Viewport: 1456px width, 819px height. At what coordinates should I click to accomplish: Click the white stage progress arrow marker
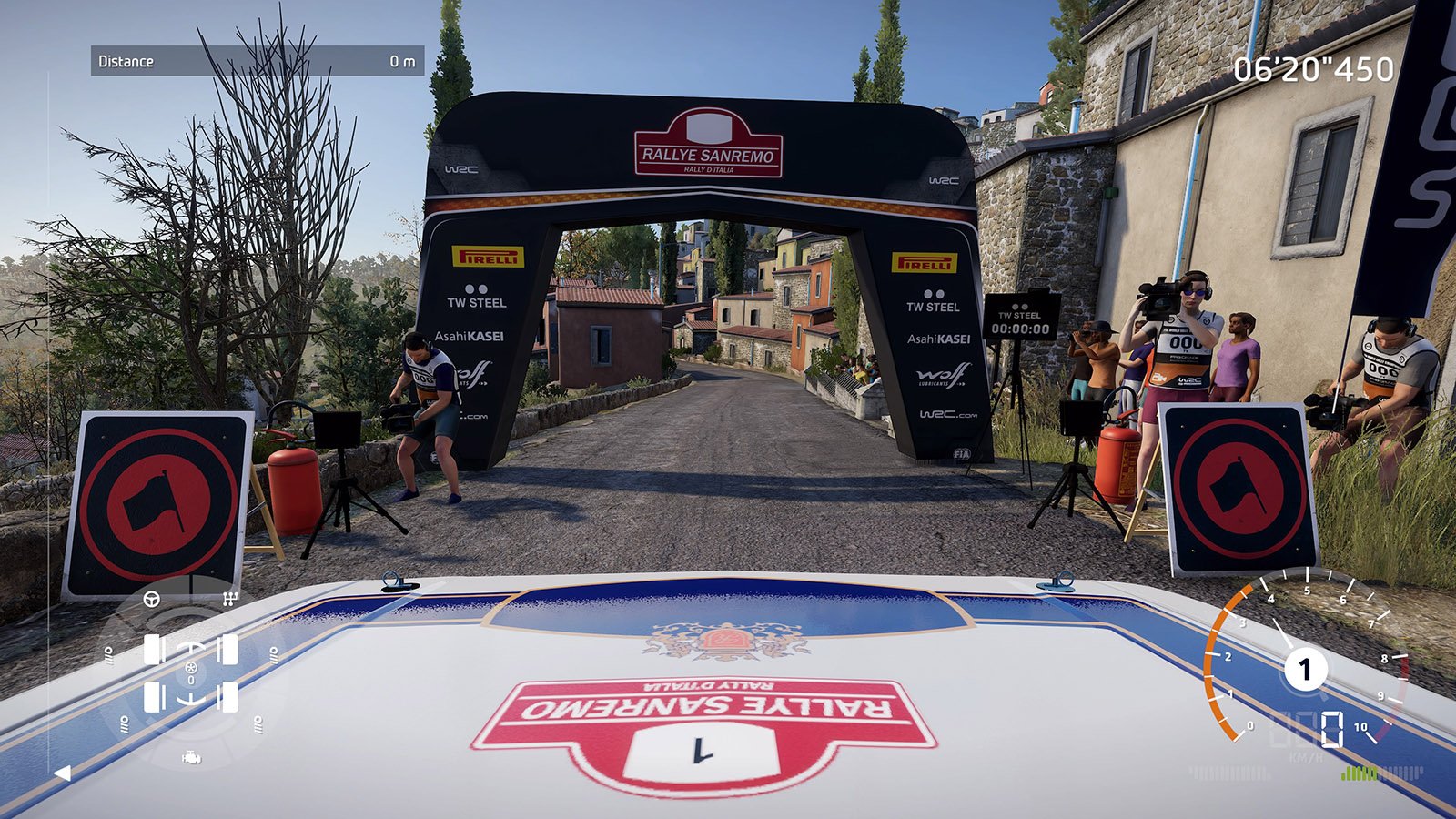coord(62,773)
